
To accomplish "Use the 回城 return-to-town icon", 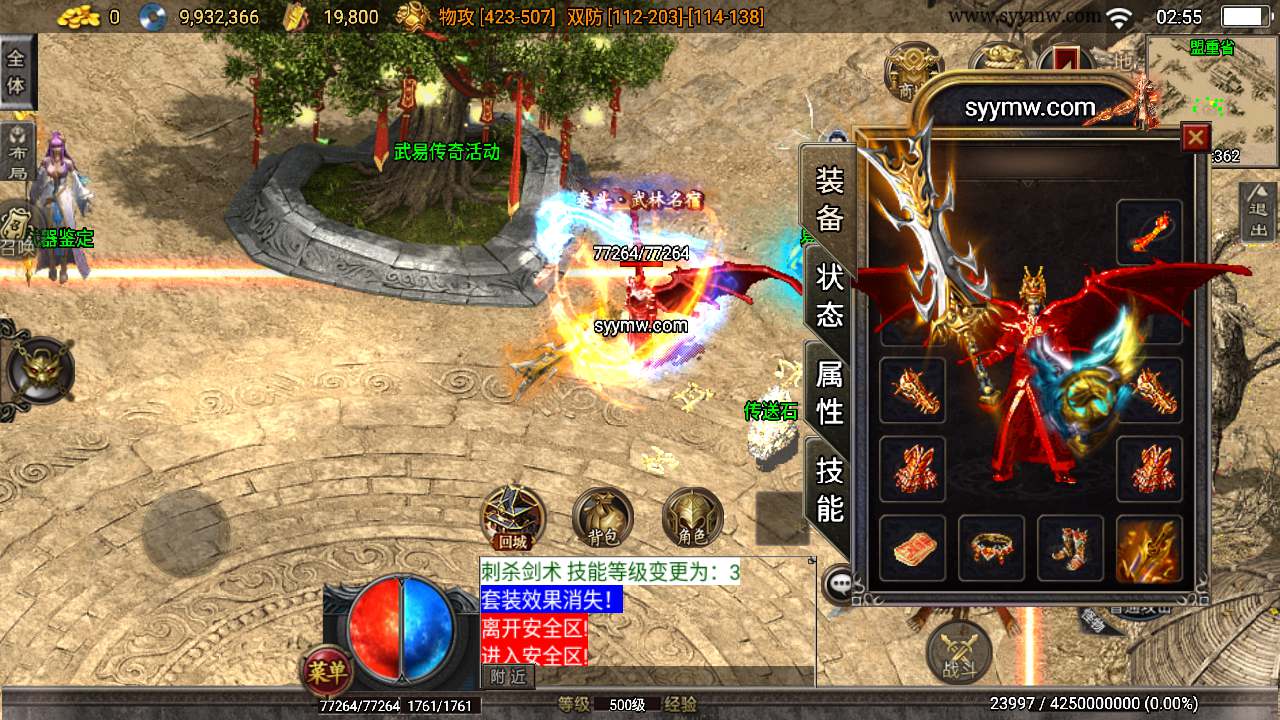I will pyautogui.click(x=513, y=518).
